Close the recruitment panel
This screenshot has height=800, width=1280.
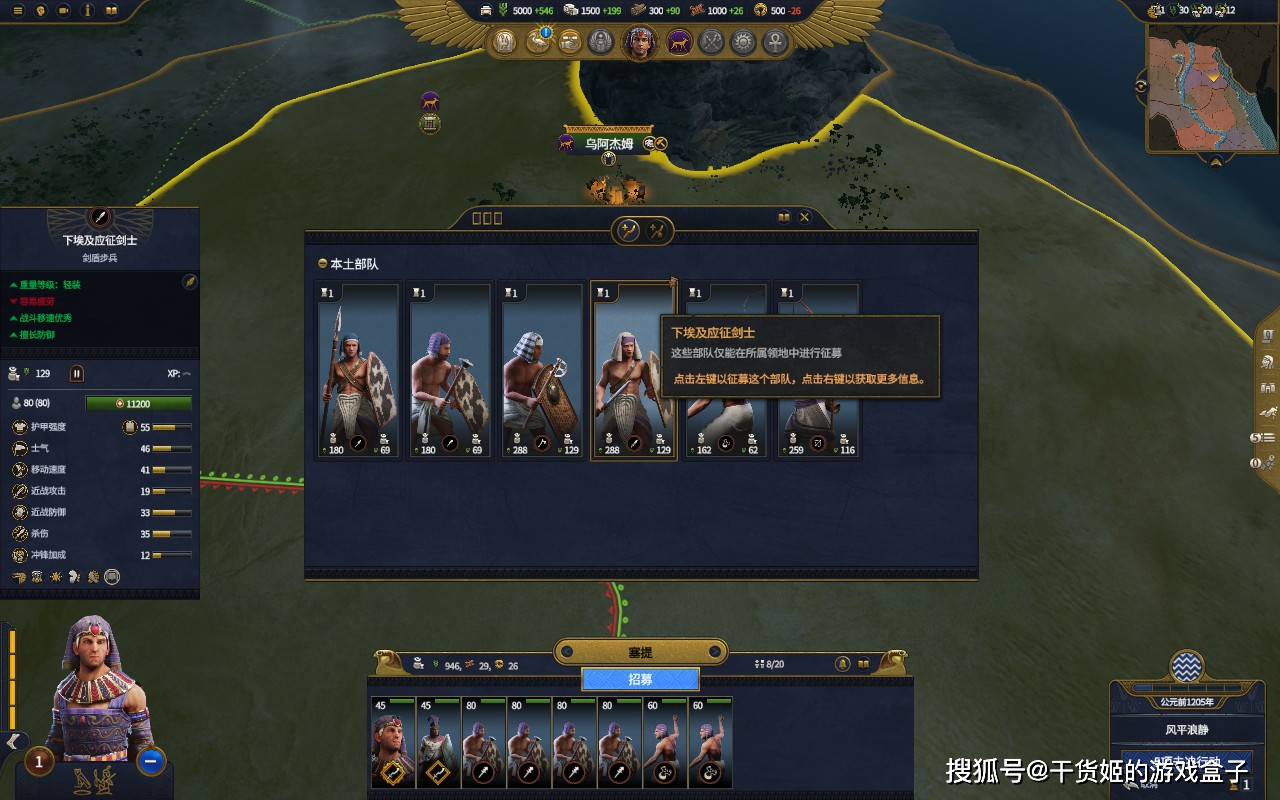[804, 217]
